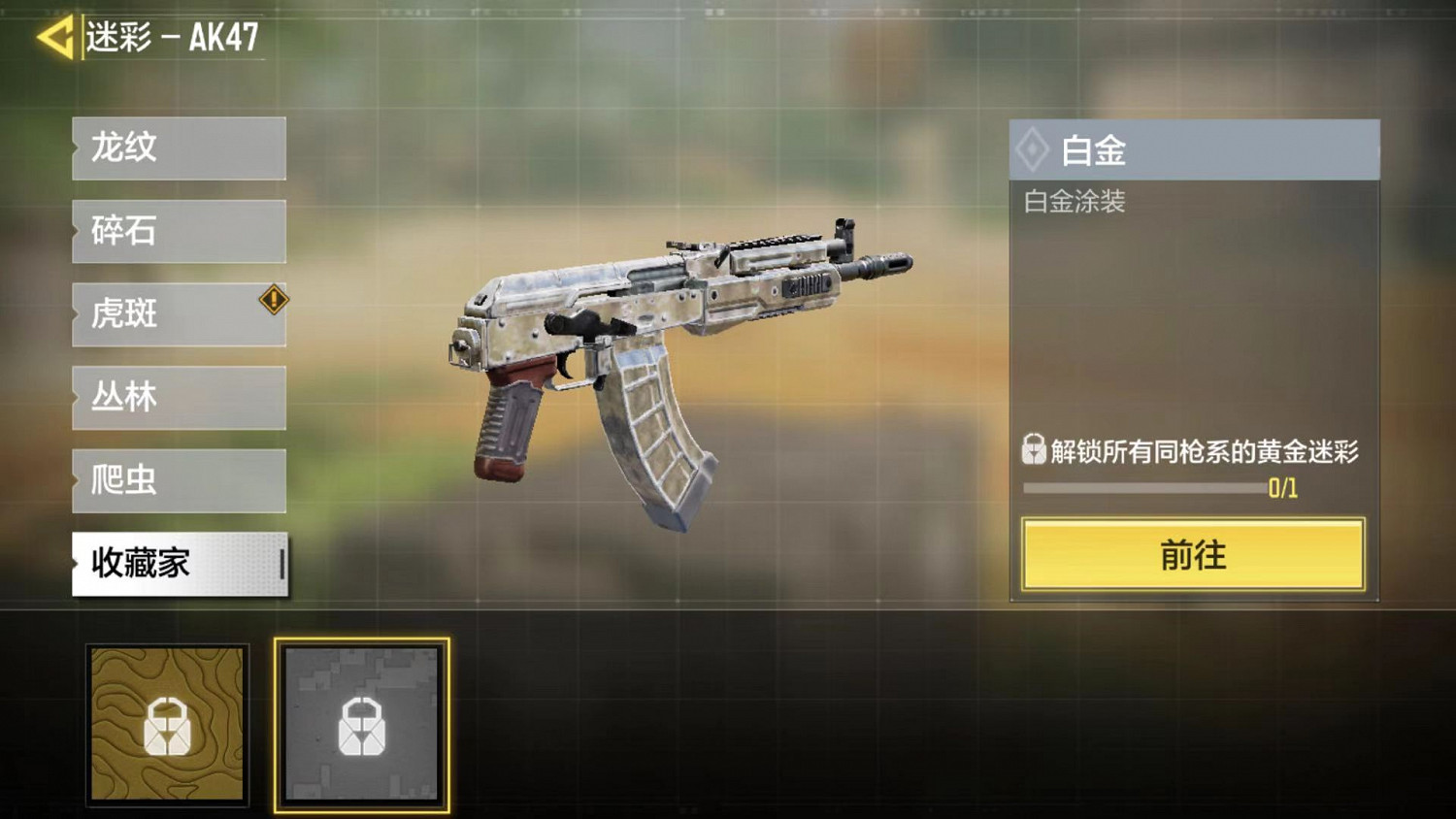Open the 龙纹 camo category
Screen dimensions: 1456x819
pos(178,148)
